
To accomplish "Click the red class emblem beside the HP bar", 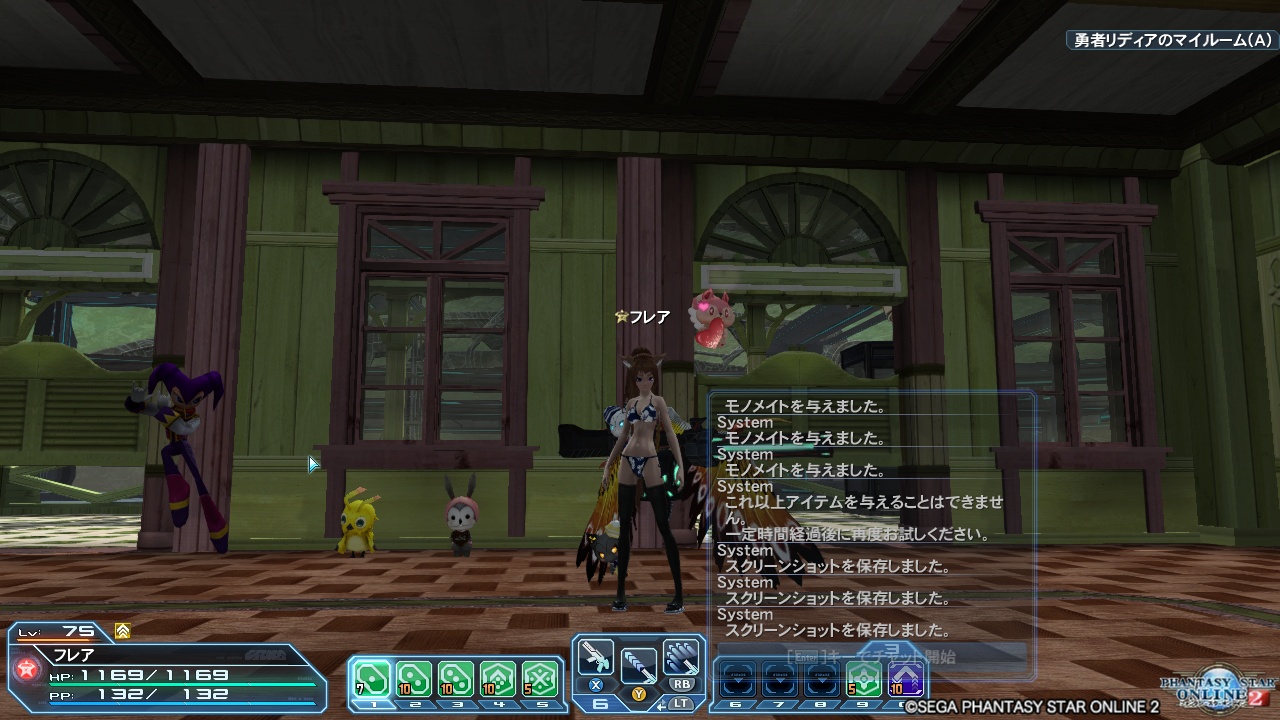I will (x=25, y=668).
